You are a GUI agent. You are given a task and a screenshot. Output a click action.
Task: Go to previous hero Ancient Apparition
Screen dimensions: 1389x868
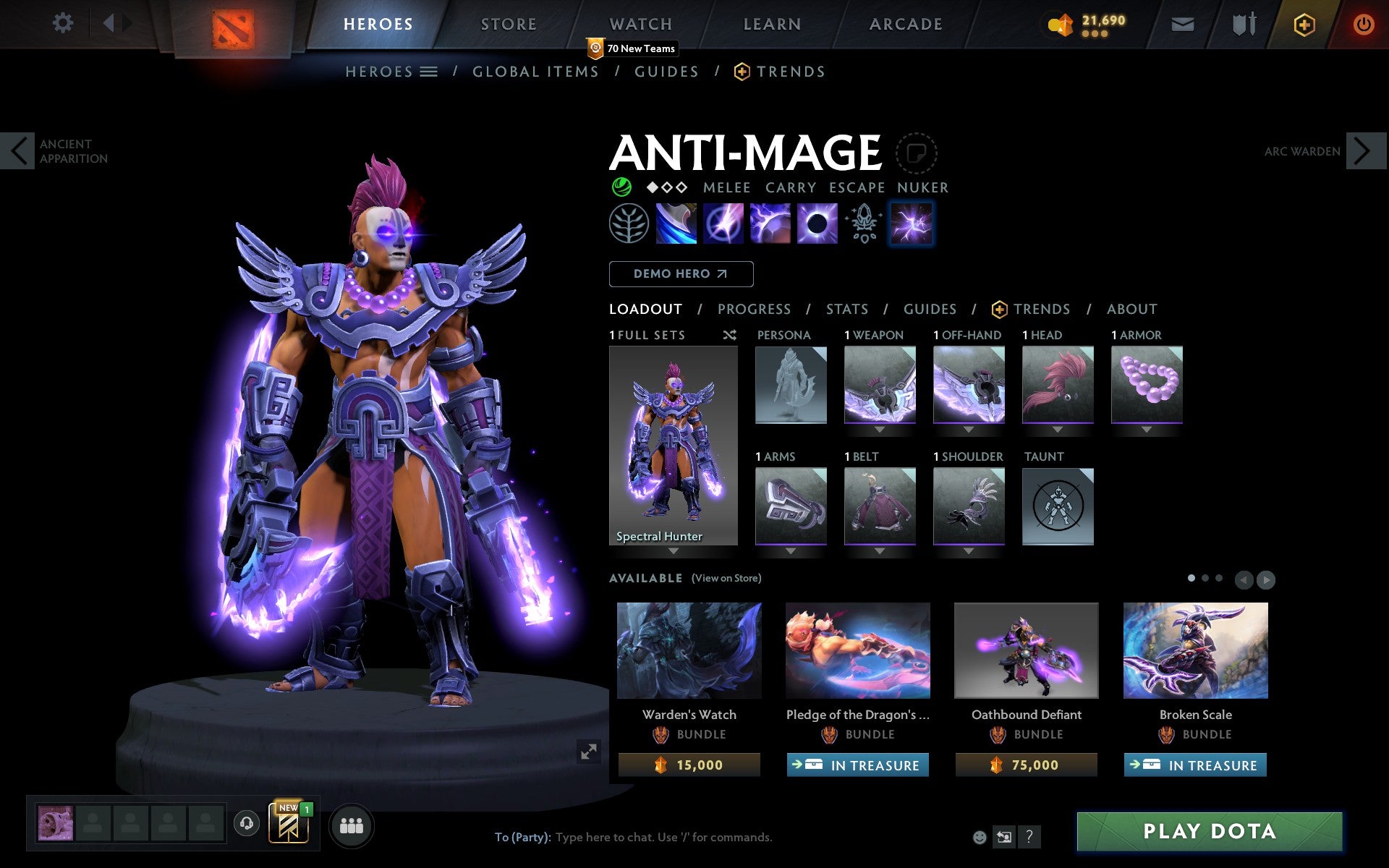pos(19,151)
